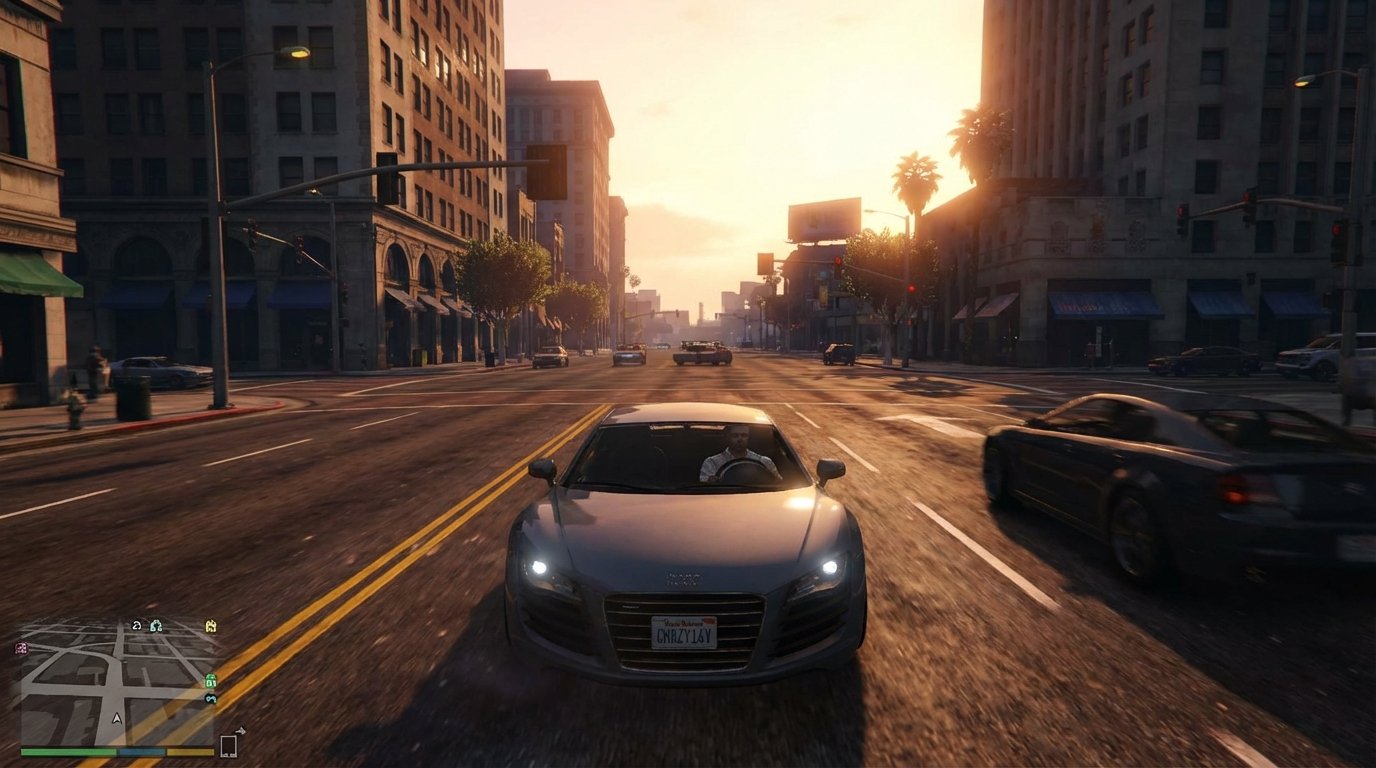
Task: Click the green health bar under the minimap
Action: click(x=66, y=751)
